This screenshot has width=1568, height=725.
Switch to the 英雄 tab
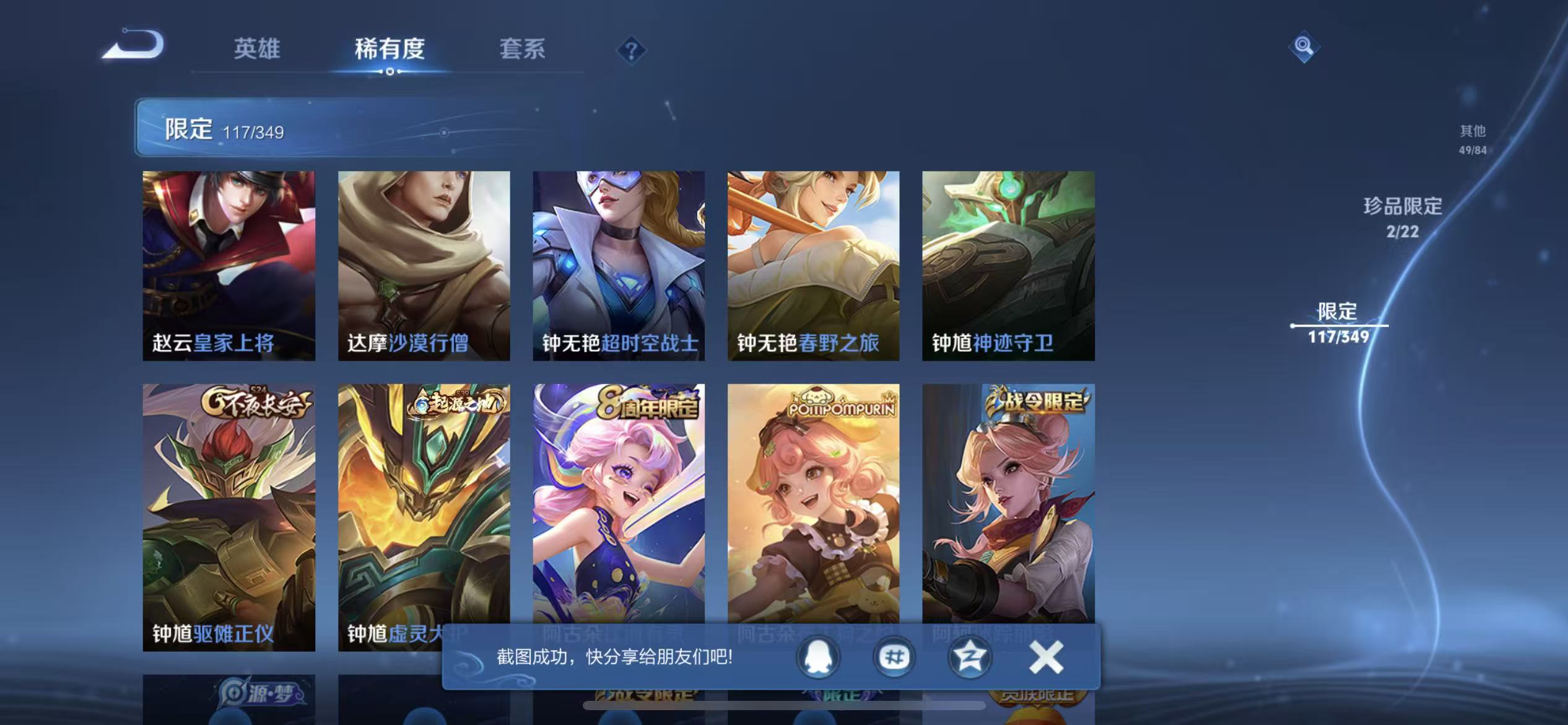click(257, 50)
